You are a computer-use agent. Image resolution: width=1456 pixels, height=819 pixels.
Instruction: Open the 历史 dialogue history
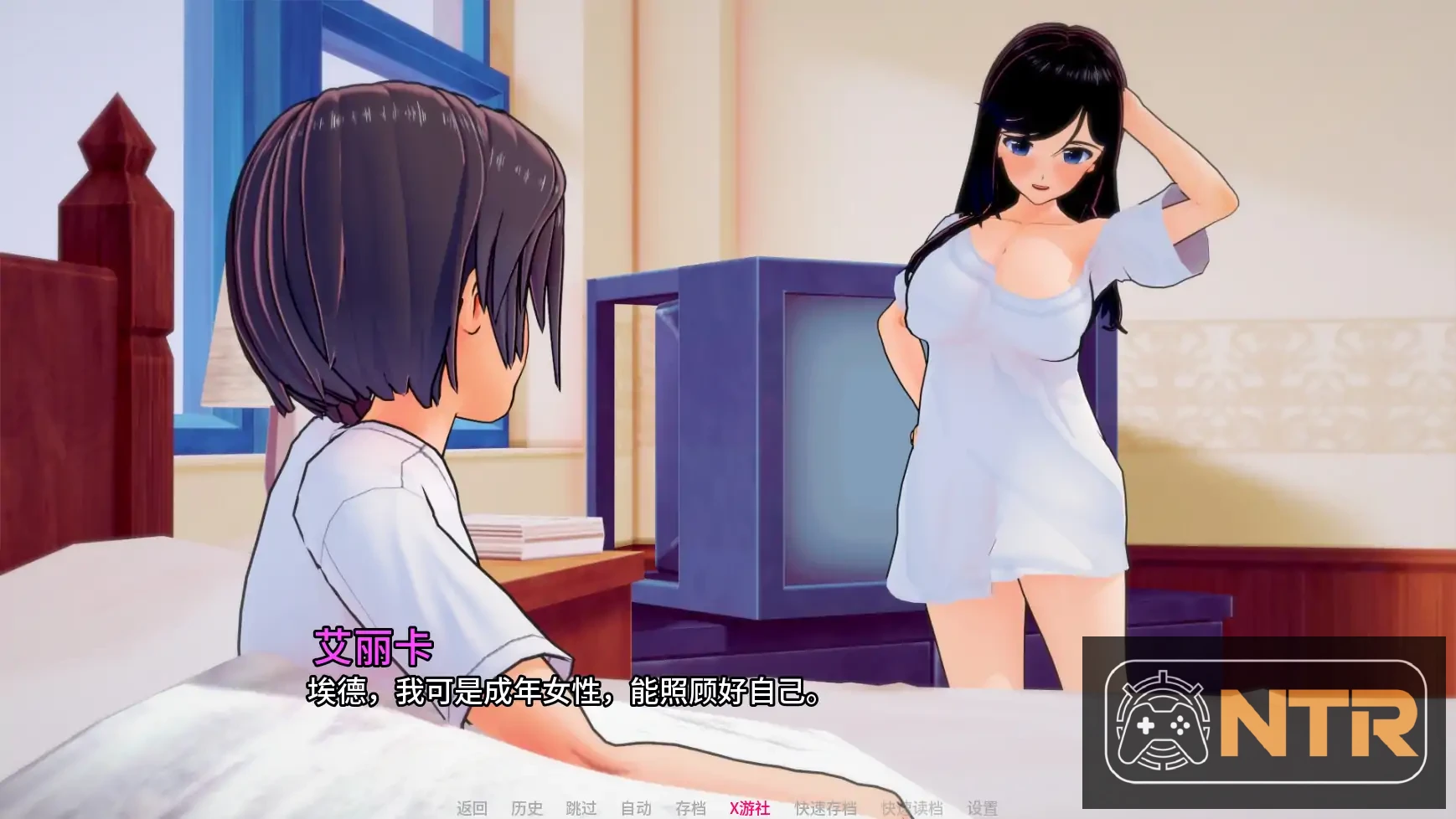526,809
